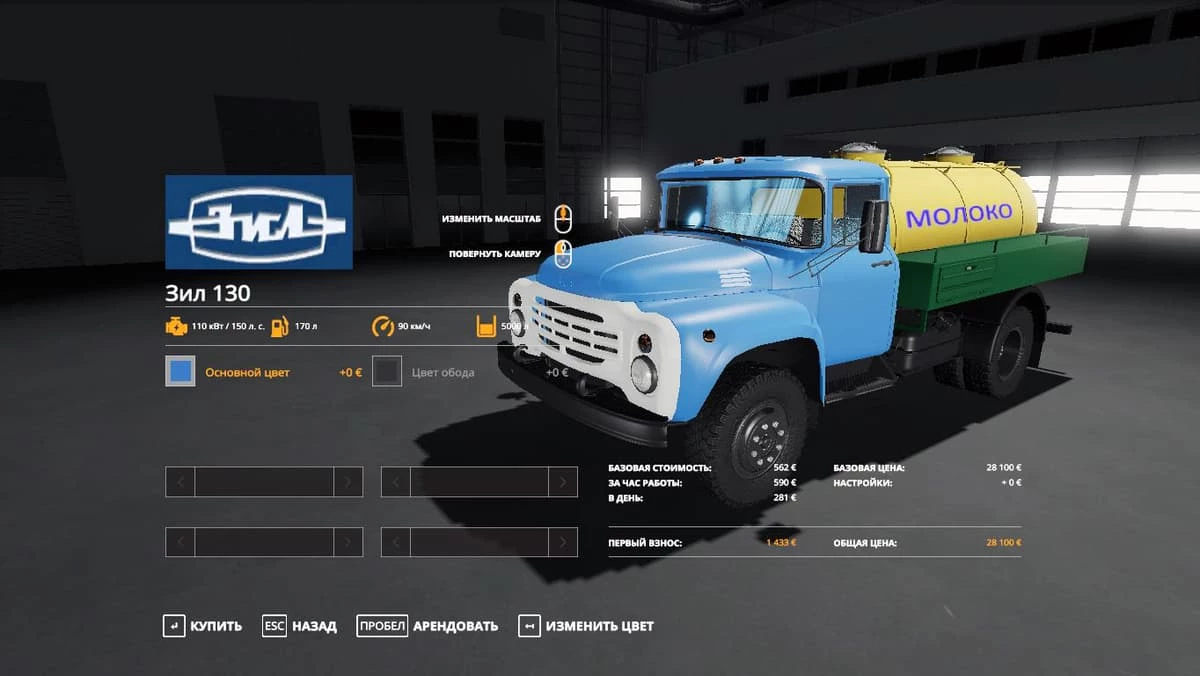Viewport: 1200px width, 676px height.
Task: Go back with the Назад button
Action: 300,626
